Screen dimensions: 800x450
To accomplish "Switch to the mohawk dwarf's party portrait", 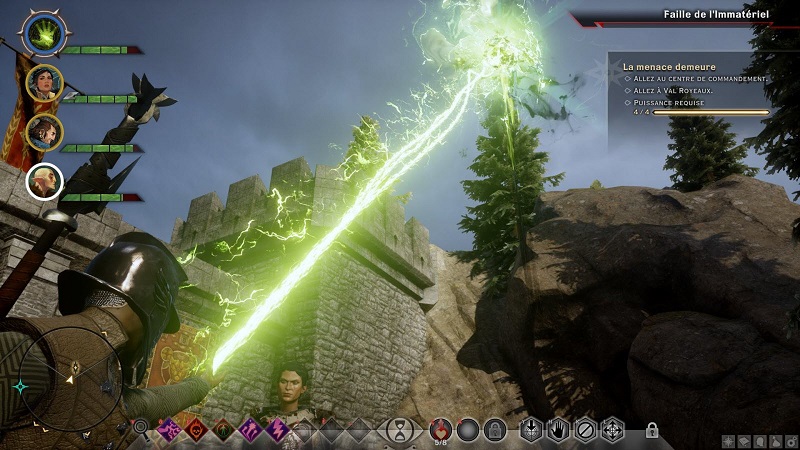I will [x=45, y=131].
